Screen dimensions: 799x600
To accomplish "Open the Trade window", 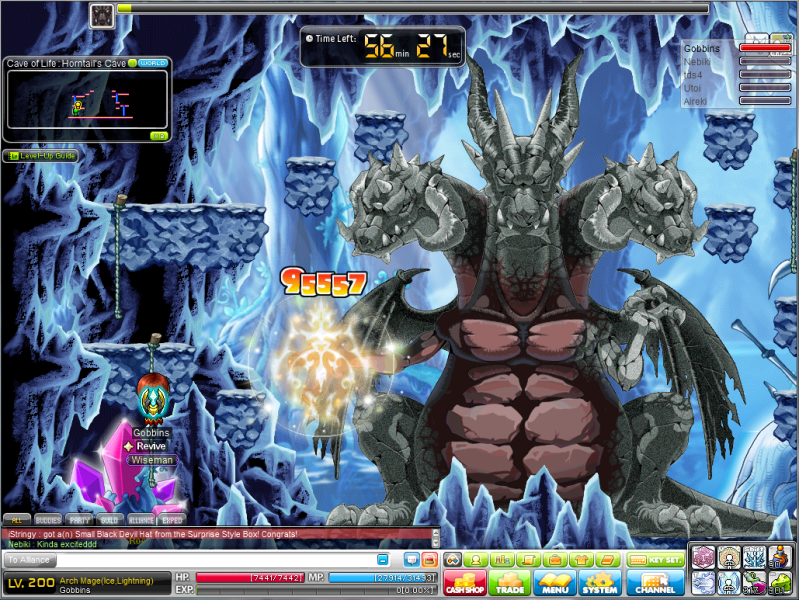I will 509,583.
